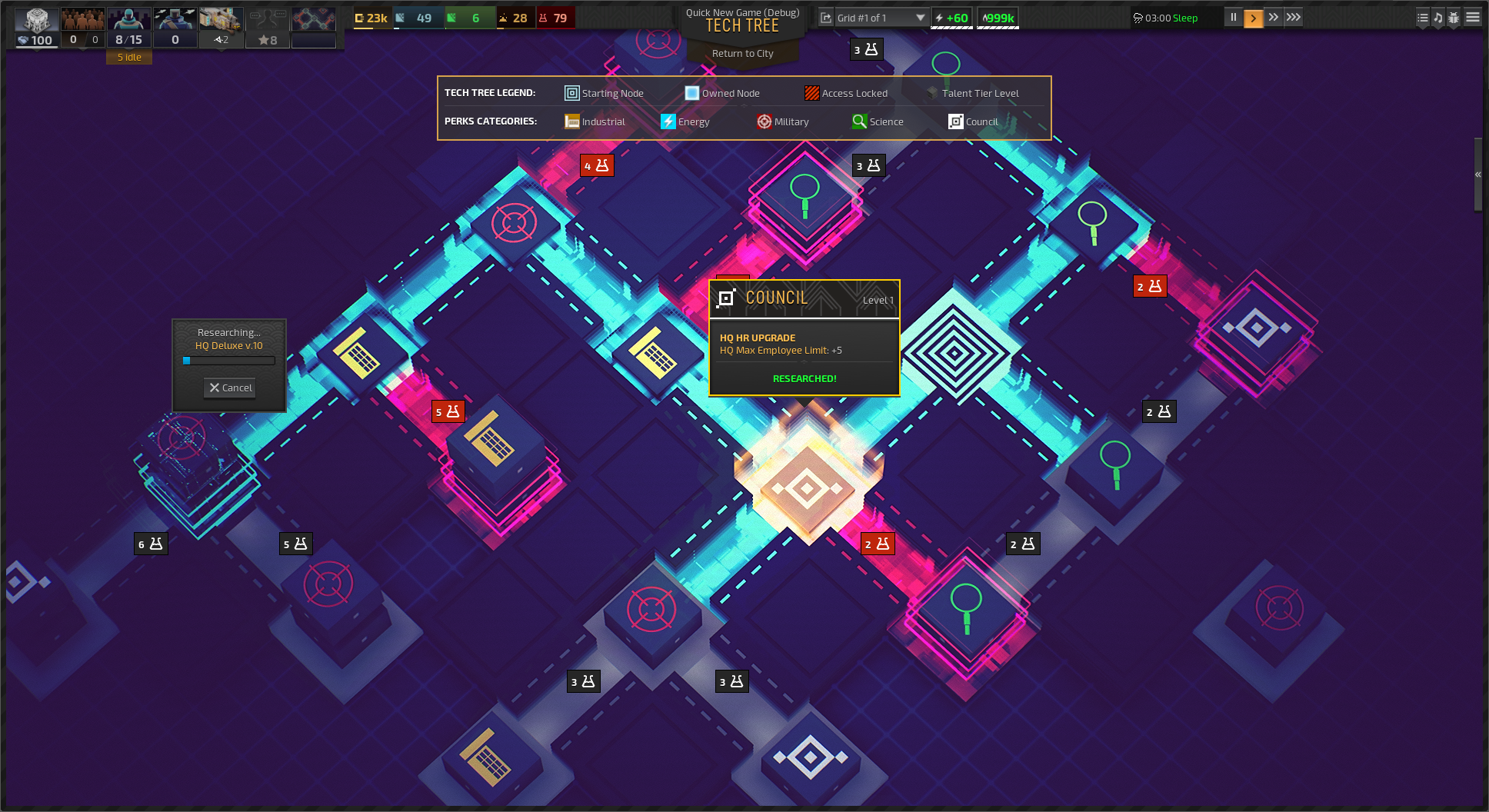
Task: Click the 5 idle workers tag
Action: [129, 57]
